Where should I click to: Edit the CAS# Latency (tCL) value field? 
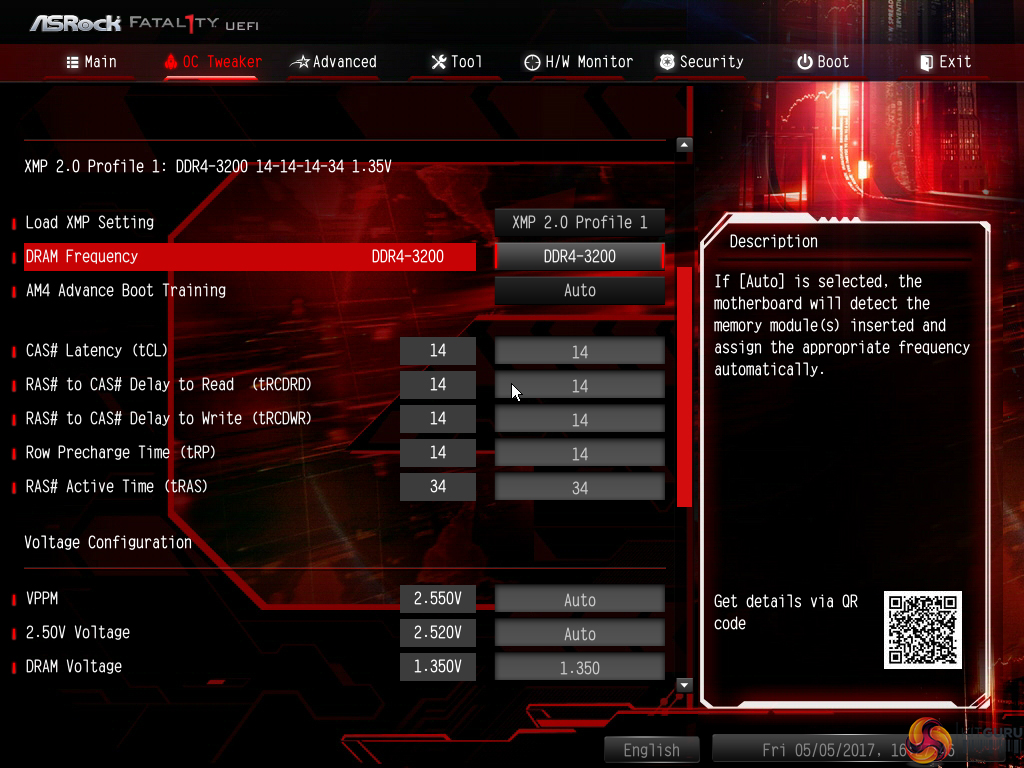pos(580,351)
